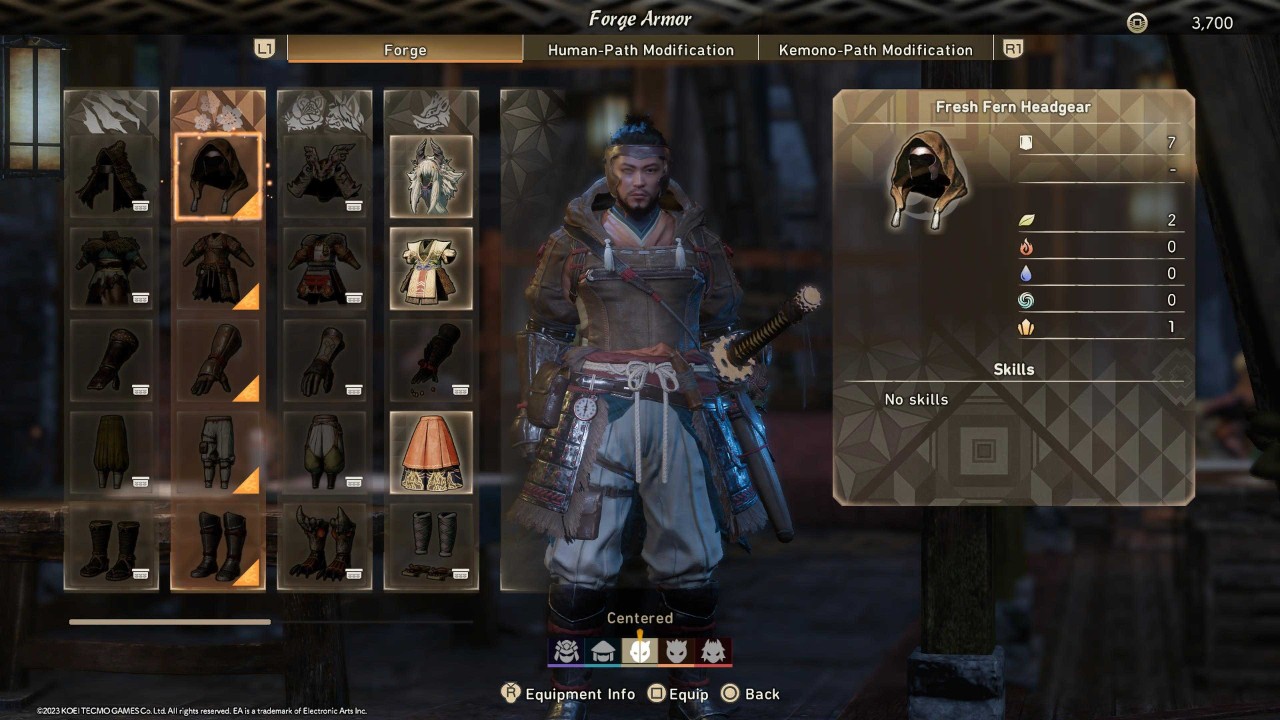Switch to Kemono-Path Modification tab
The image size is (1280, 720).
876,49
